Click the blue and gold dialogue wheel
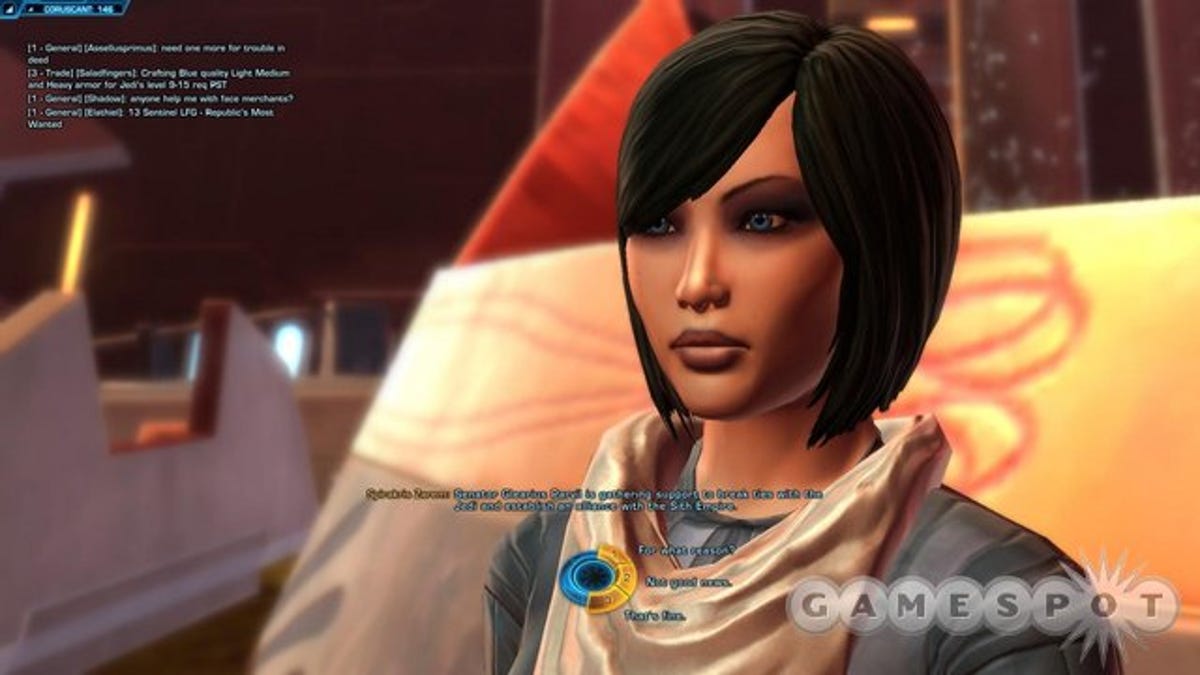The height and width of the screenshot is (675, 1200). (596, 577)
